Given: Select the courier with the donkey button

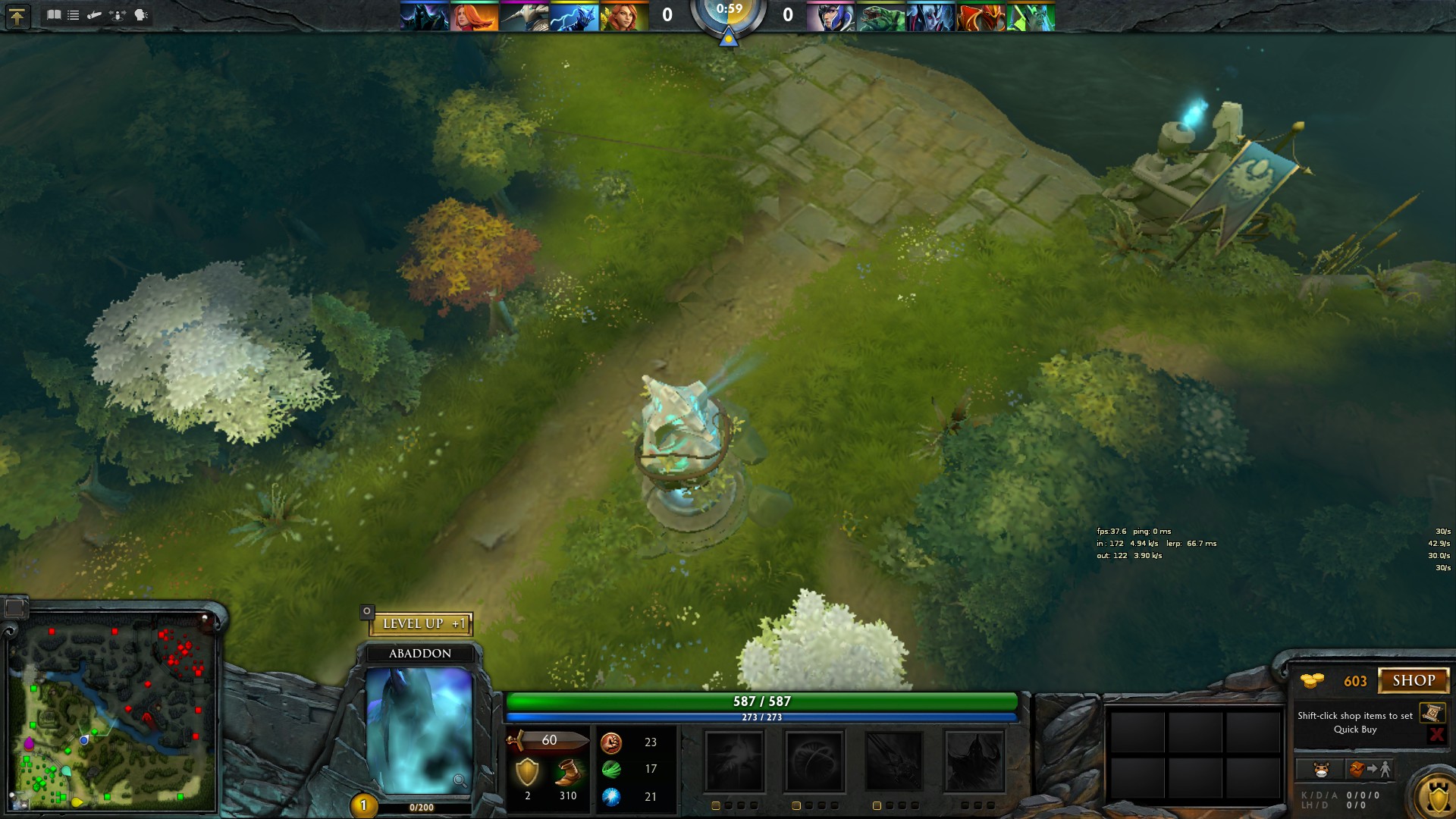Looking at the screenshot, I should point(1321,770).
